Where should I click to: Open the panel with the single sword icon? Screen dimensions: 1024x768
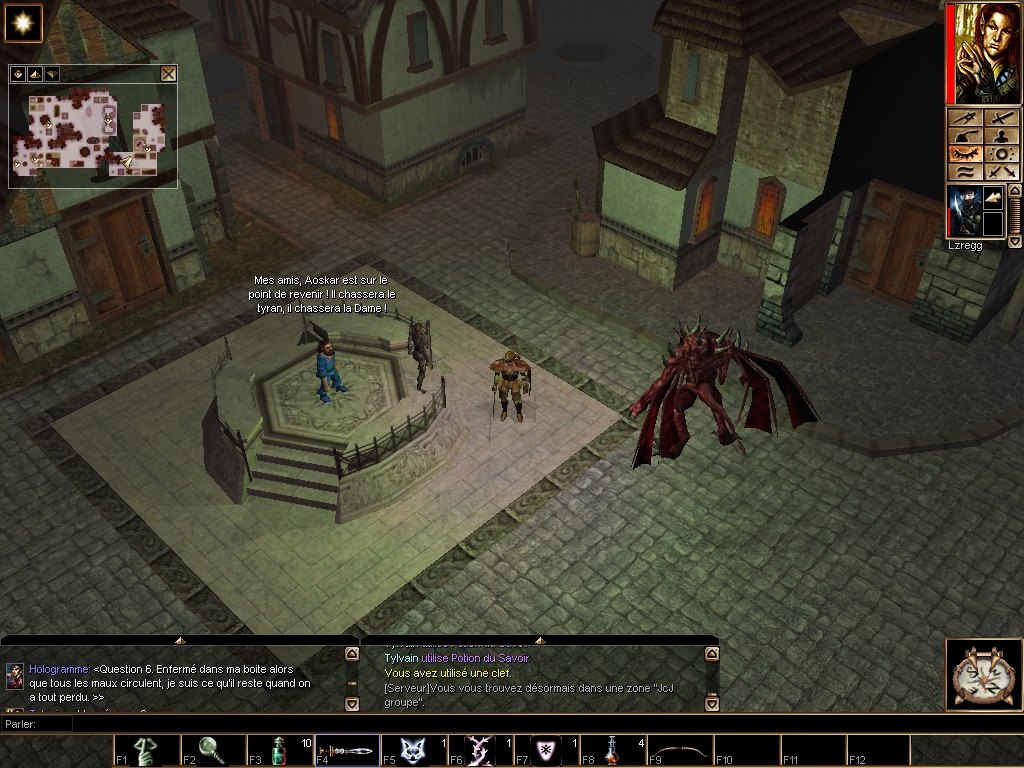pos(1002,117)
